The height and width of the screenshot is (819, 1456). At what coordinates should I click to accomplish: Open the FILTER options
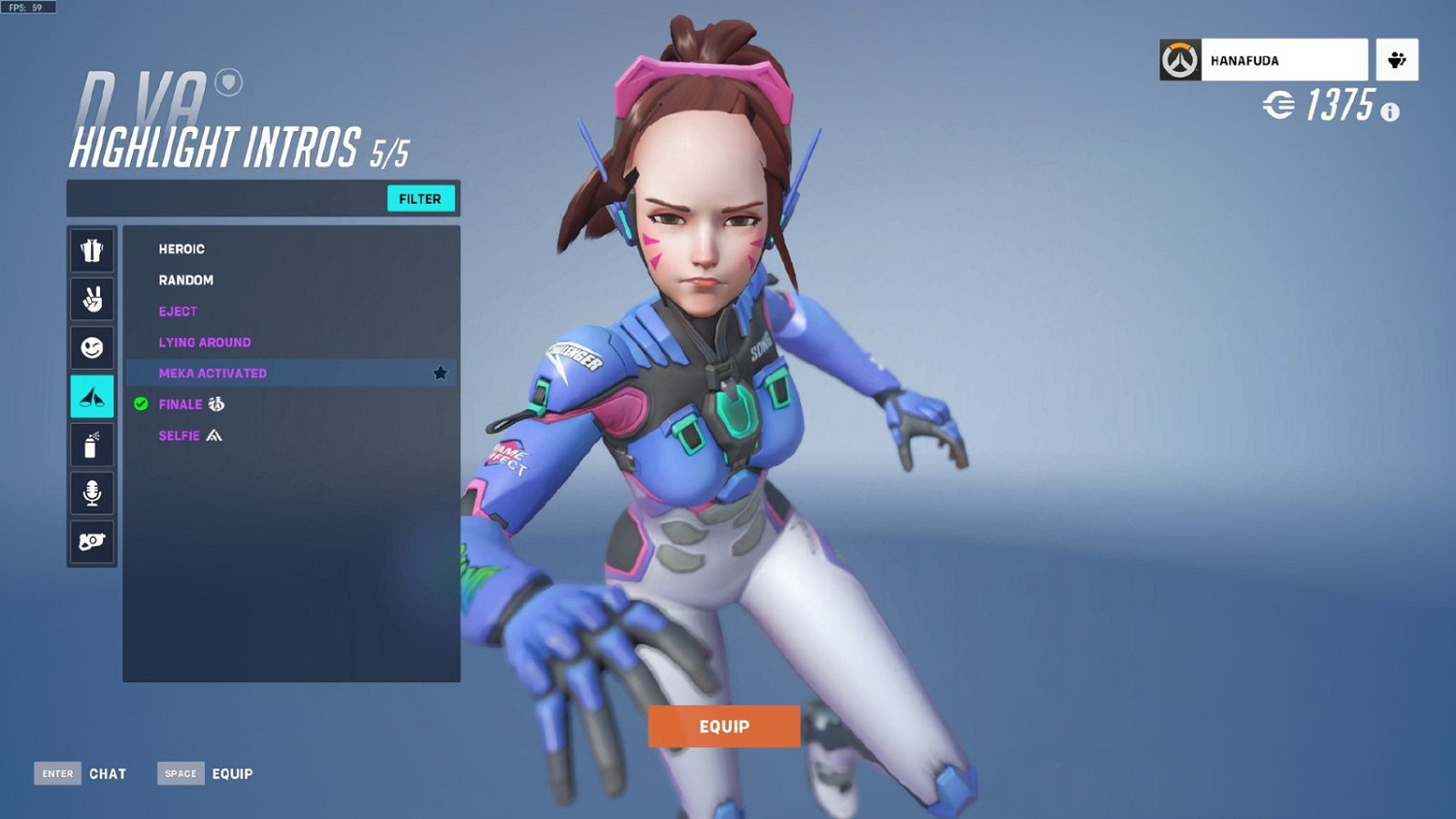tap(420, 199)
